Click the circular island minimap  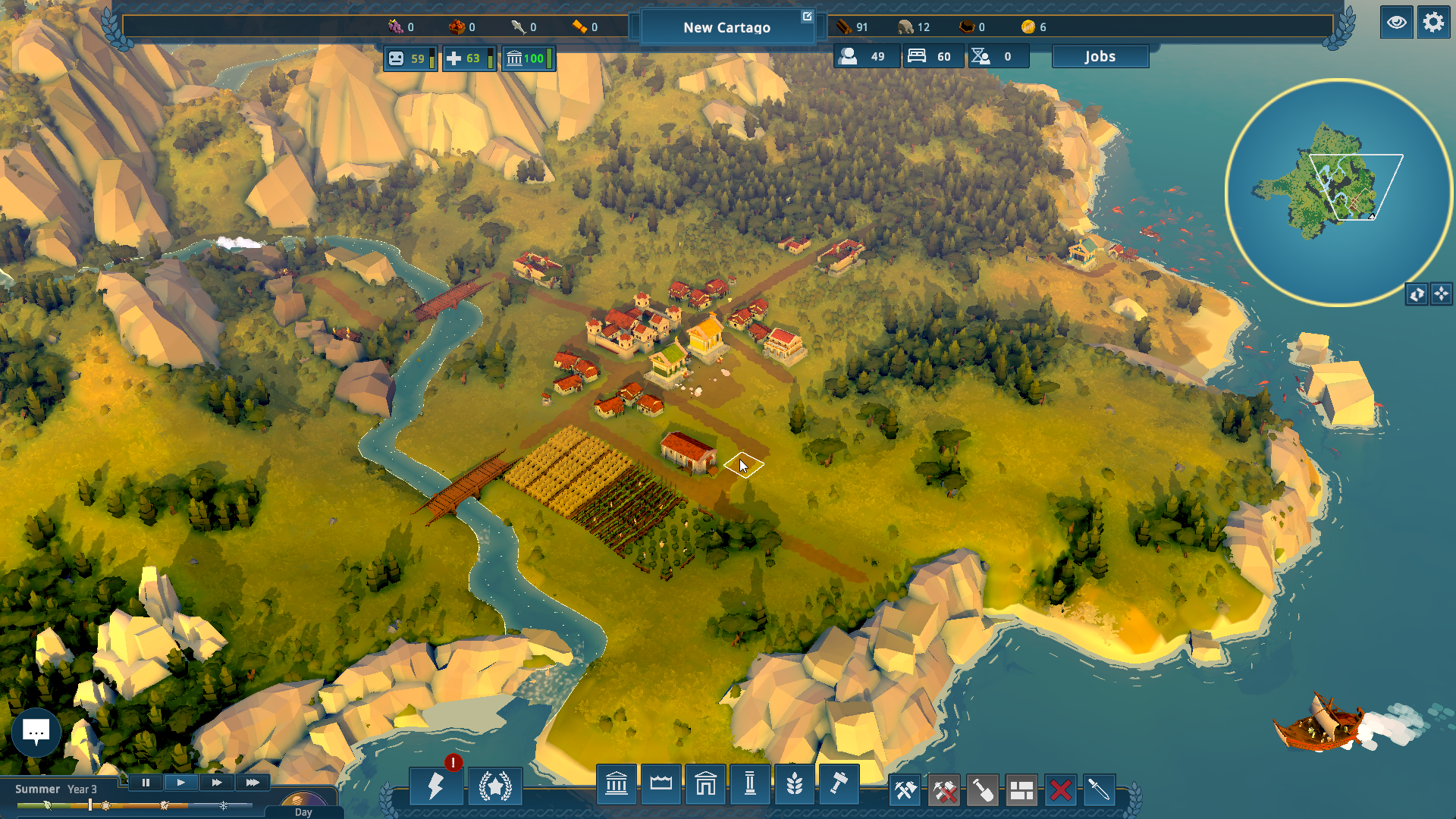click(x=1338, y=192)
